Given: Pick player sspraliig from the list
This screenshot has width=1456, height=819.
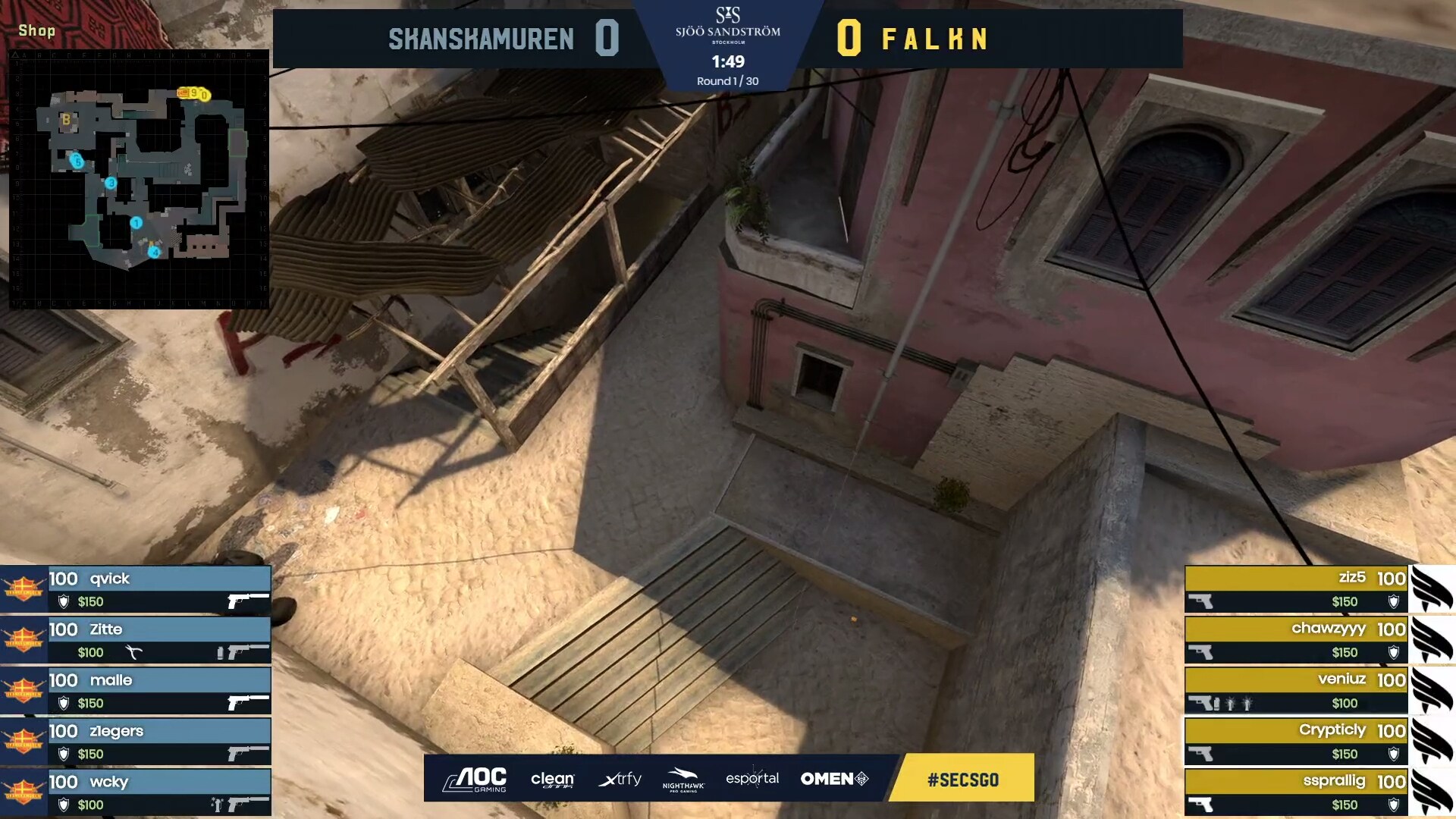Looking at the screenshot, I should [1295, 792].
